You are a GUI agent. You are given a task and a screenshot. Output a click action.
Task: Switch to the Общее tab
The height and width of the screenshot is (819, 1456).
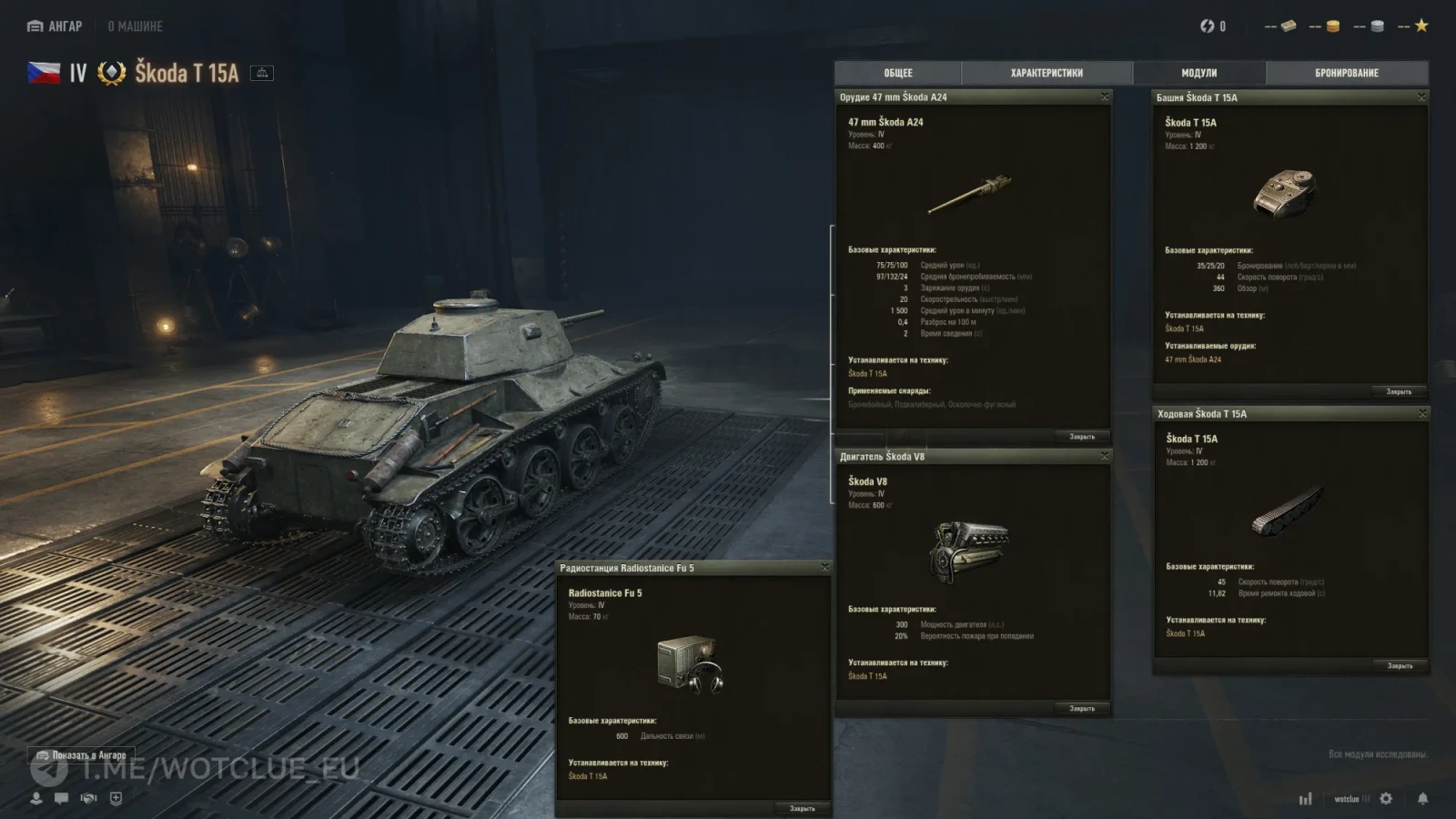click(897, 73)
